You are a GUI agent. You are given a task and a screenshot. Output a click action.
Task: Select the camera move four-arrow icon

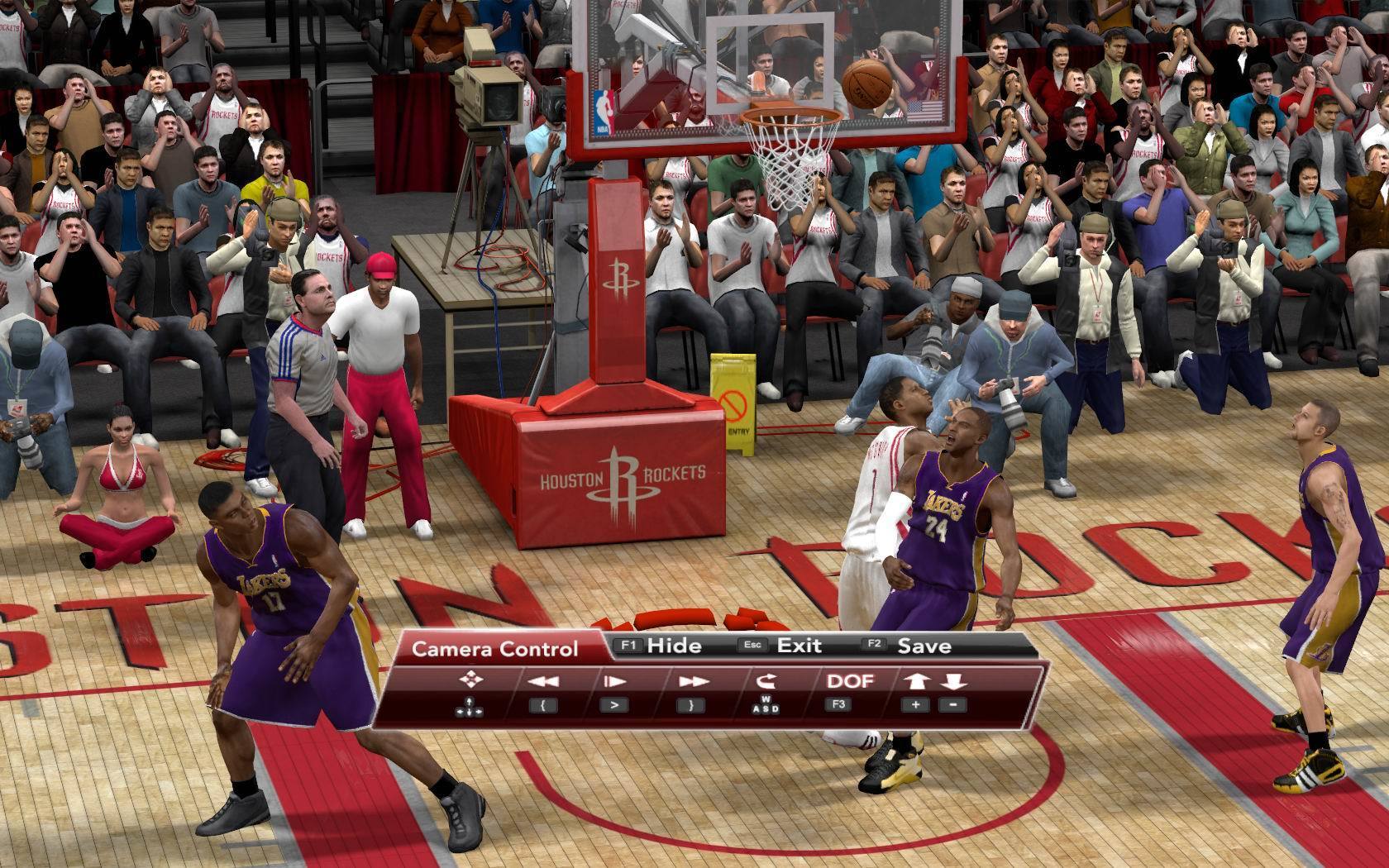pos(470,680)
